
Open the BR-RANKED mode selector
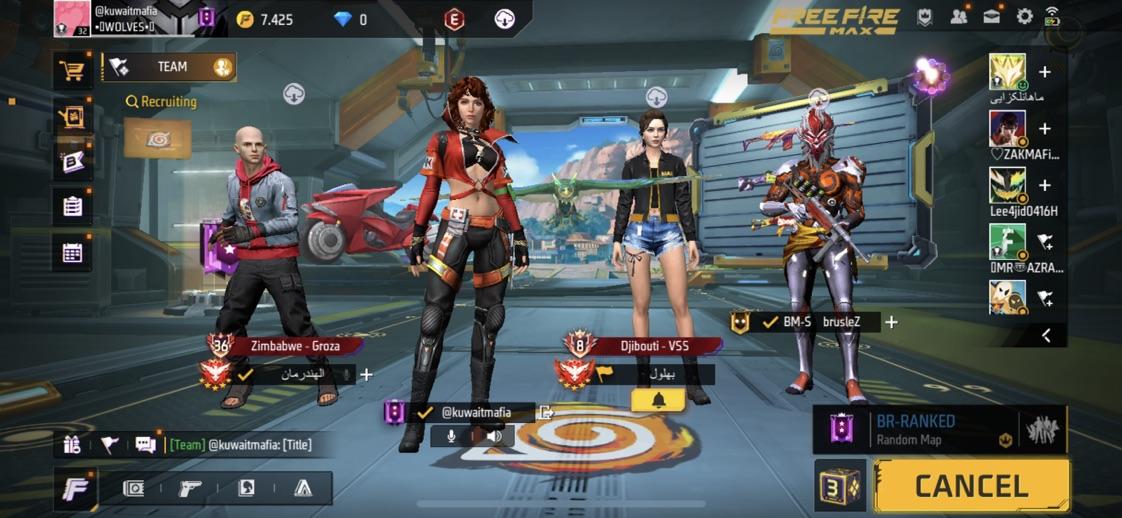coord(938,429)
